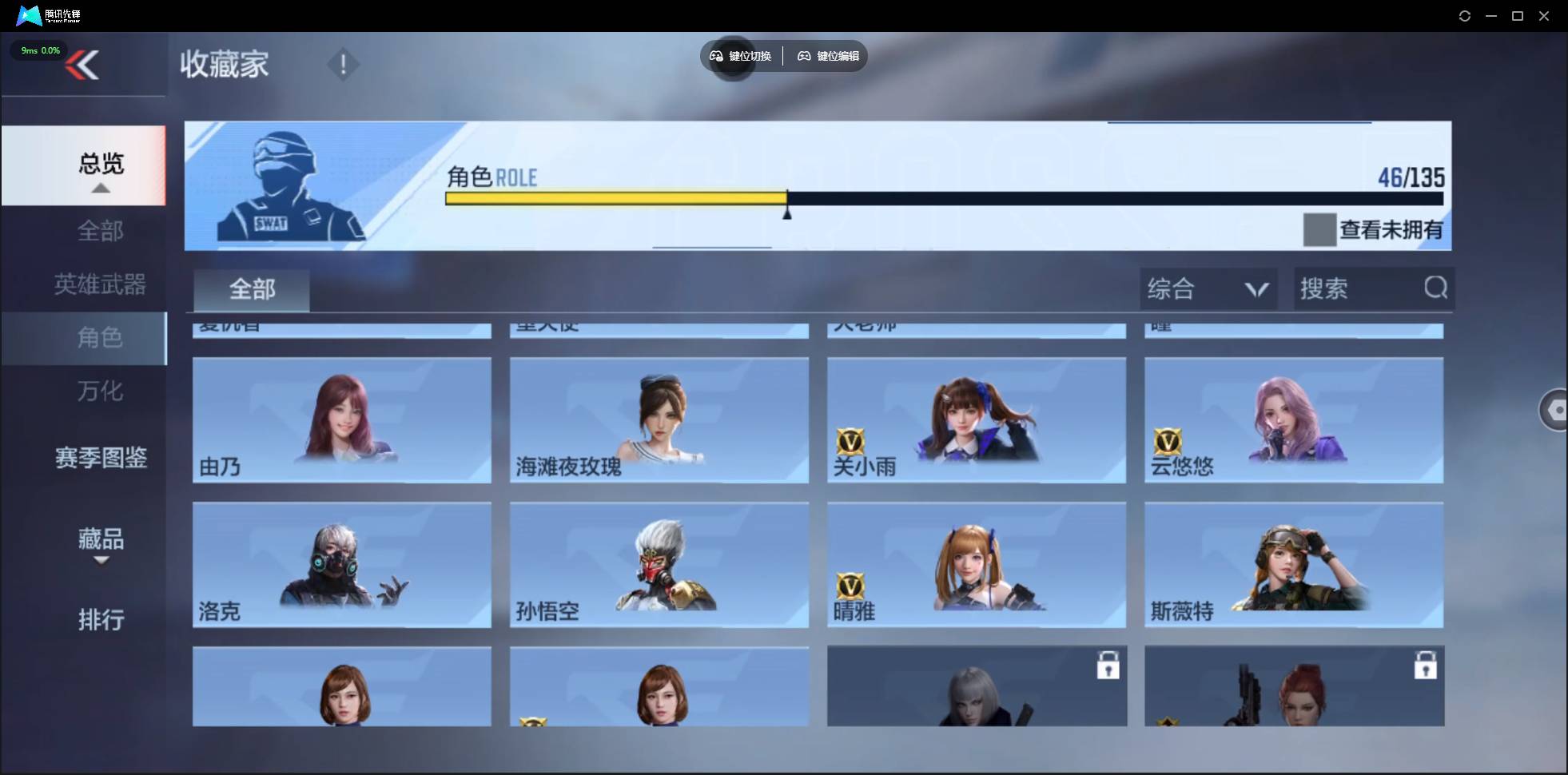Click the search magnifier icon
The image size is (1568, 775).
[x=1435, y=288]
